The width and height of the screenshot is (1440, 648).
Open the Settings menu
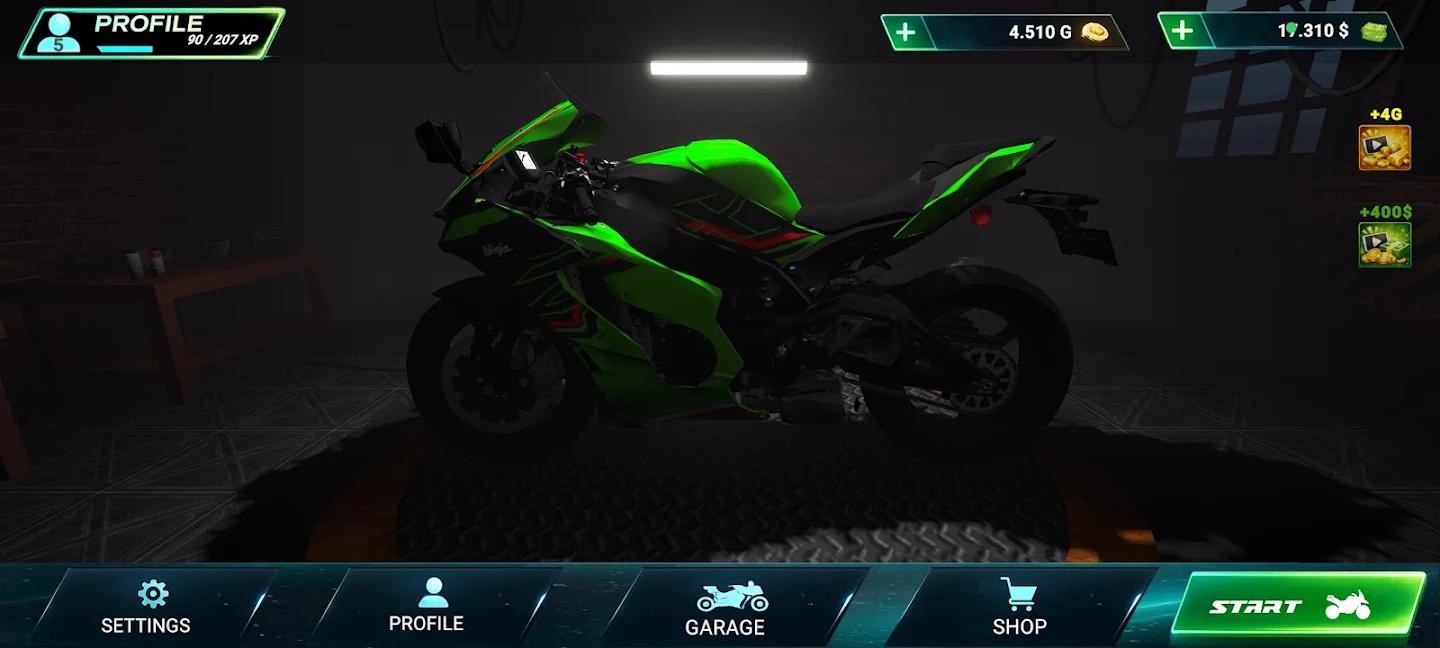point(146,607)
